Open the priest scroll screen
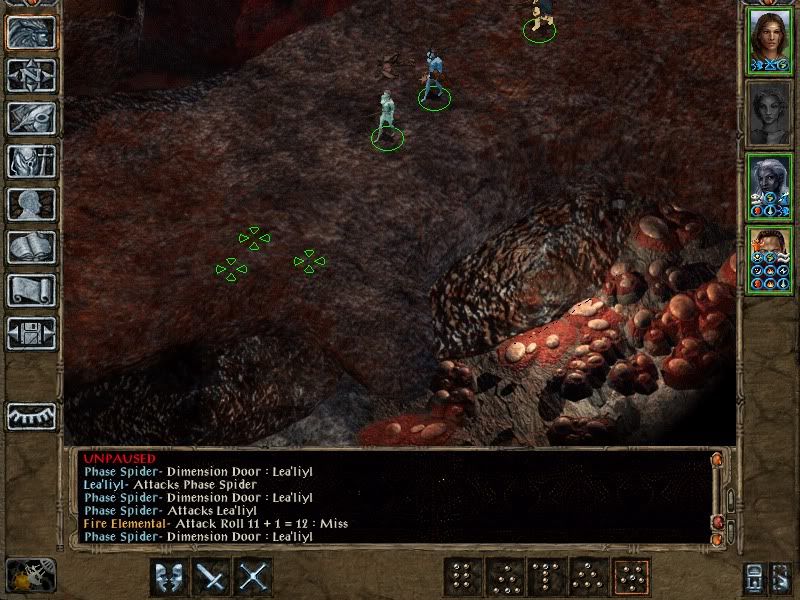 click(31, 290)
